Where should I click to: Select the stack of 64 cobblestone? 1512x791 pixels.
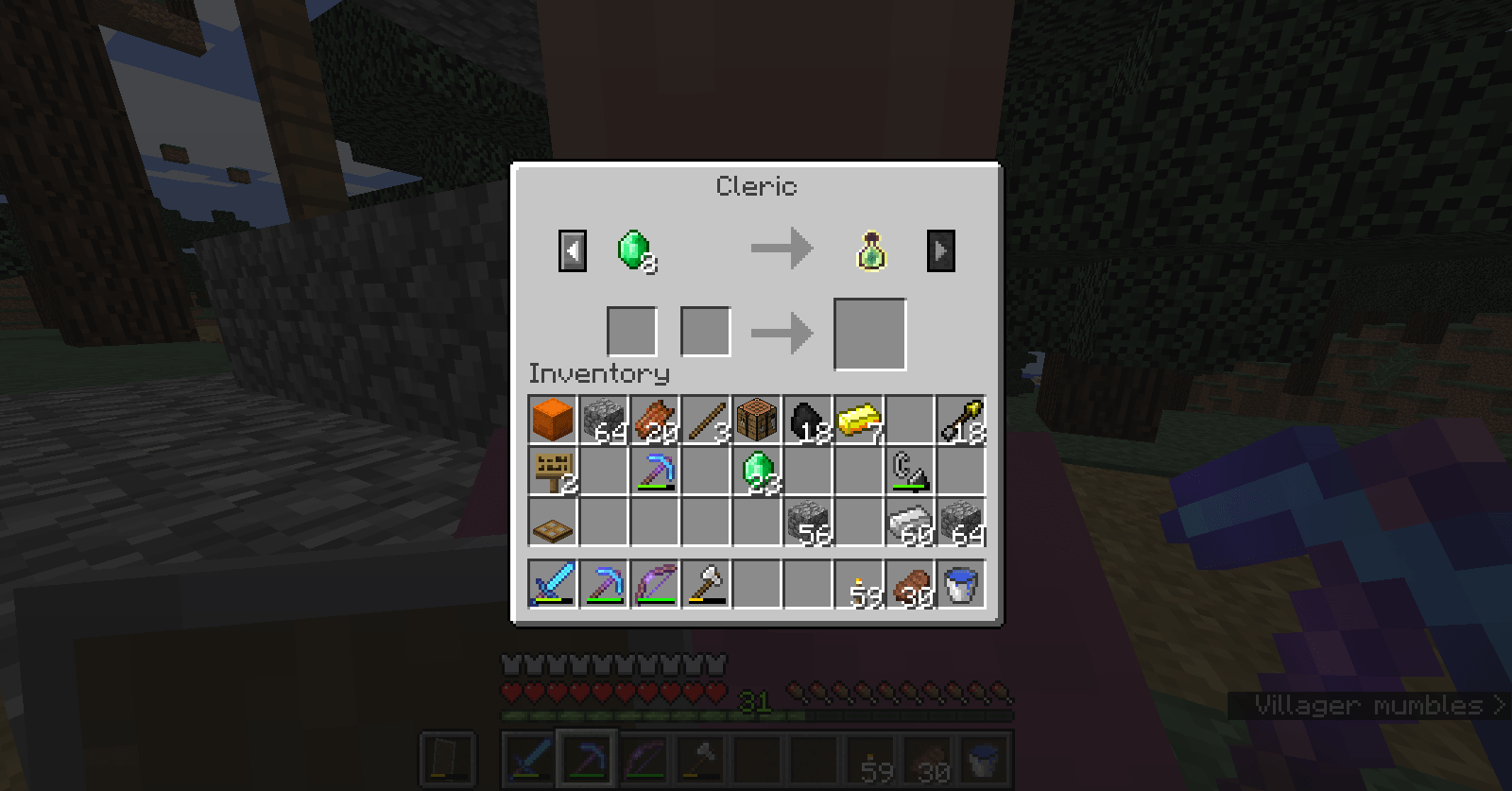coord(604,421)
